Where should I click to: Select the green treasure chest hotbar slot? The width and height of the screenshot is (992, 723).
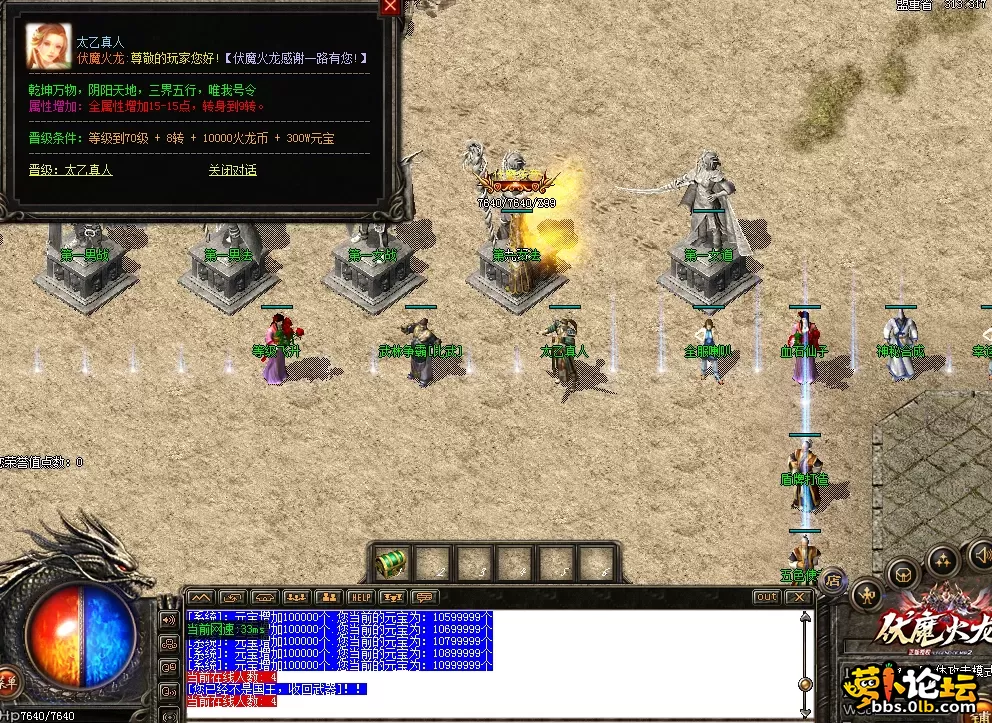tap(390, 564)
